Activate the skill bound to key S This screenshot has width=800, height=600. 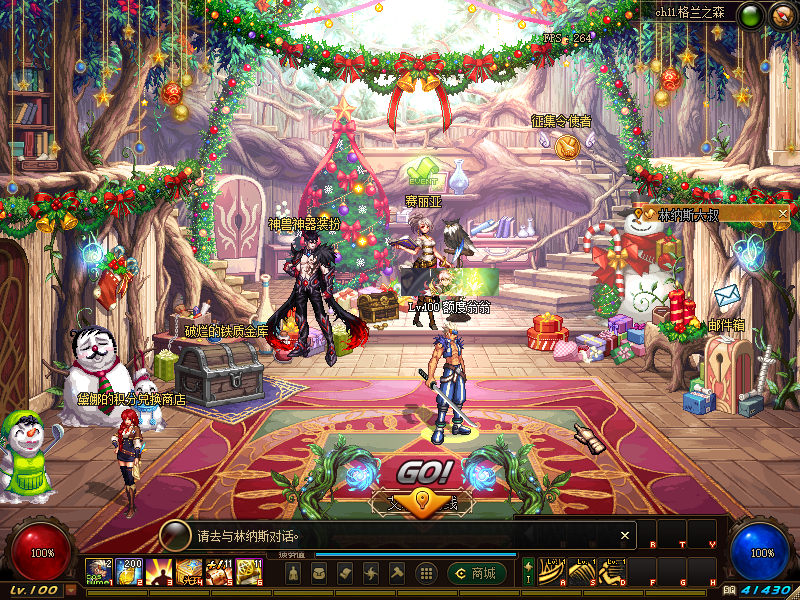(x=582, y=572)
